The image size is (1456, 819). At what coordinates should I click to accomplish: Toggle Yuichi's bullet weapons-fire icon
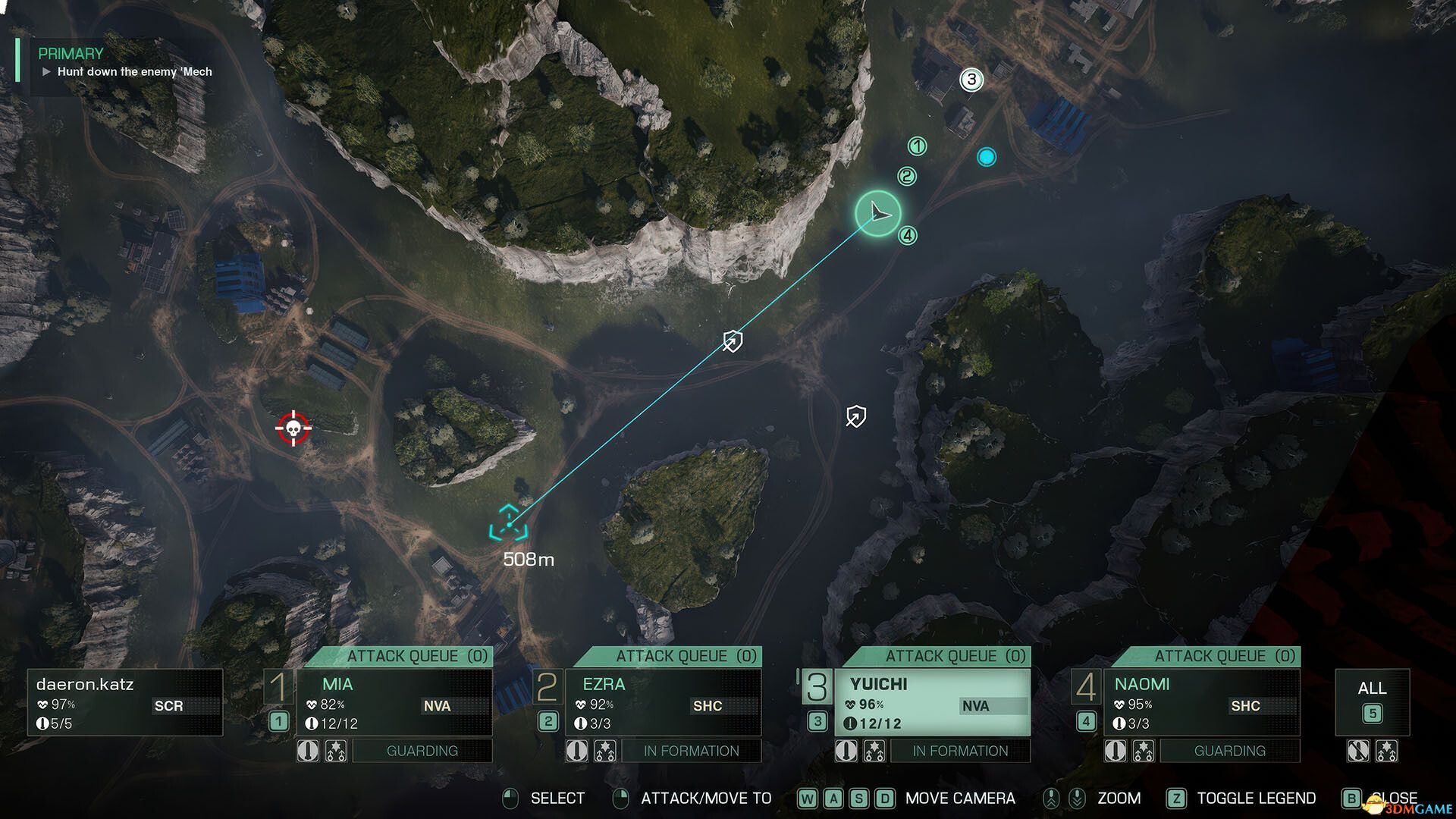pos(846,751)
